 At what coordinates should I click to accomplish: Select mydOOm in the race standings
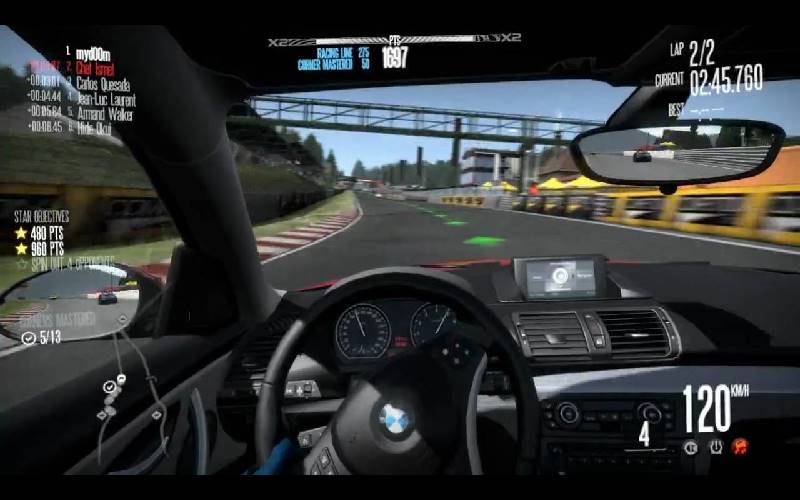(x=92, y=51)
